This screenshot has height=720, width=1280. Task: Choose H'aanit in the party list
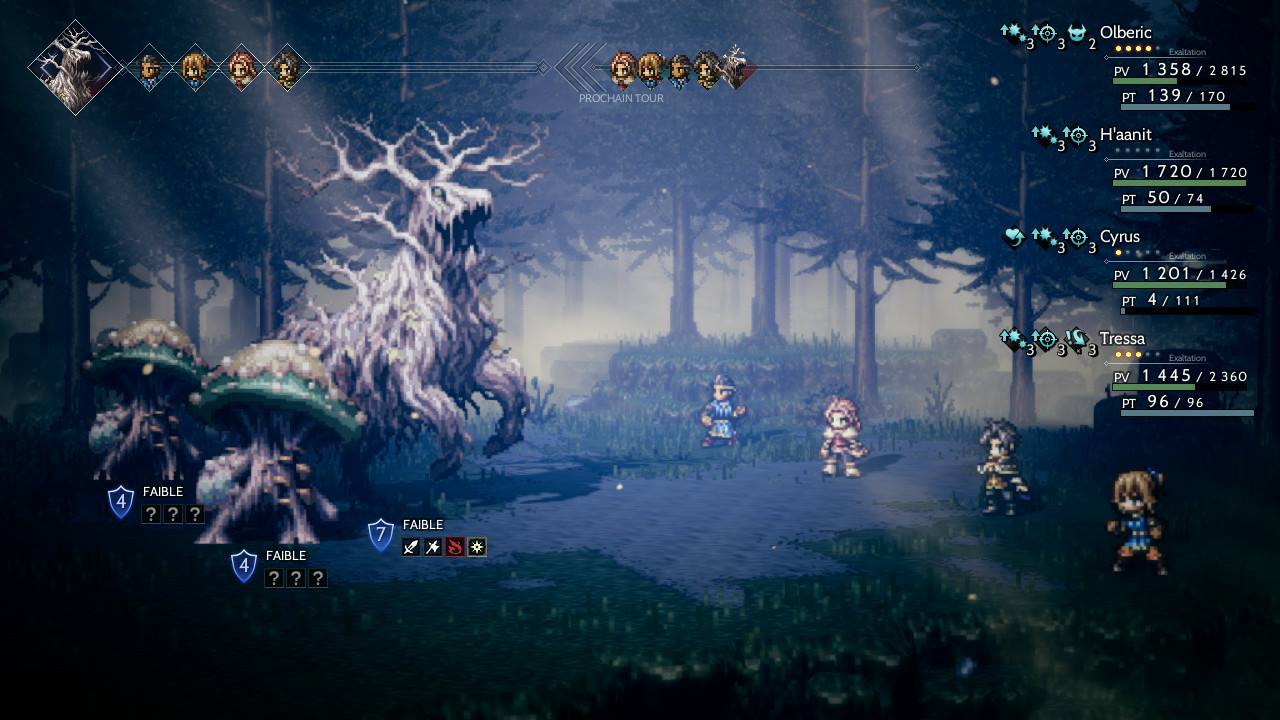[1125, 135]
